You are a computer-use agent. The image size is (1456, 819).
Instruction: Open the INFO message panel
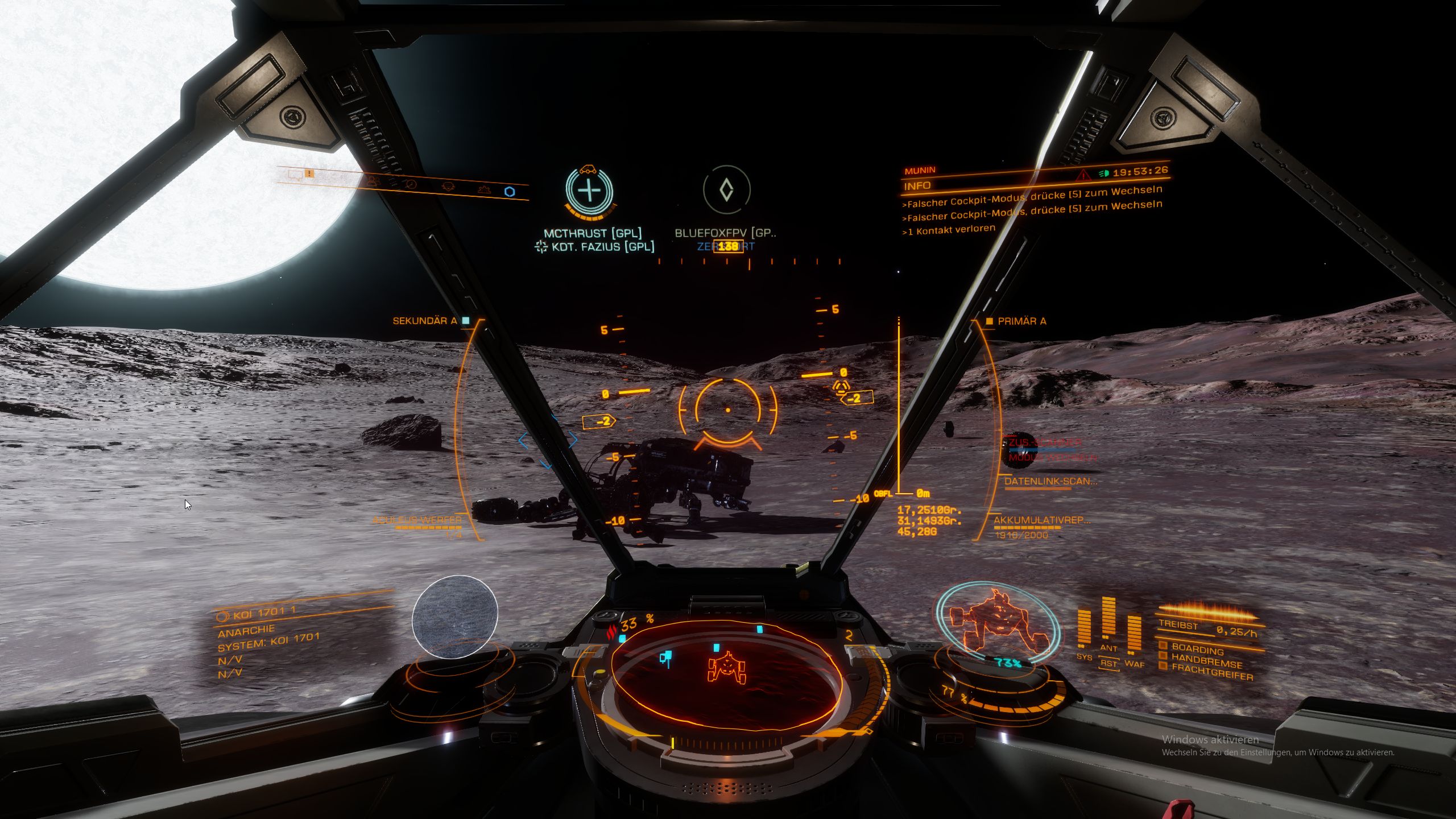917,186
